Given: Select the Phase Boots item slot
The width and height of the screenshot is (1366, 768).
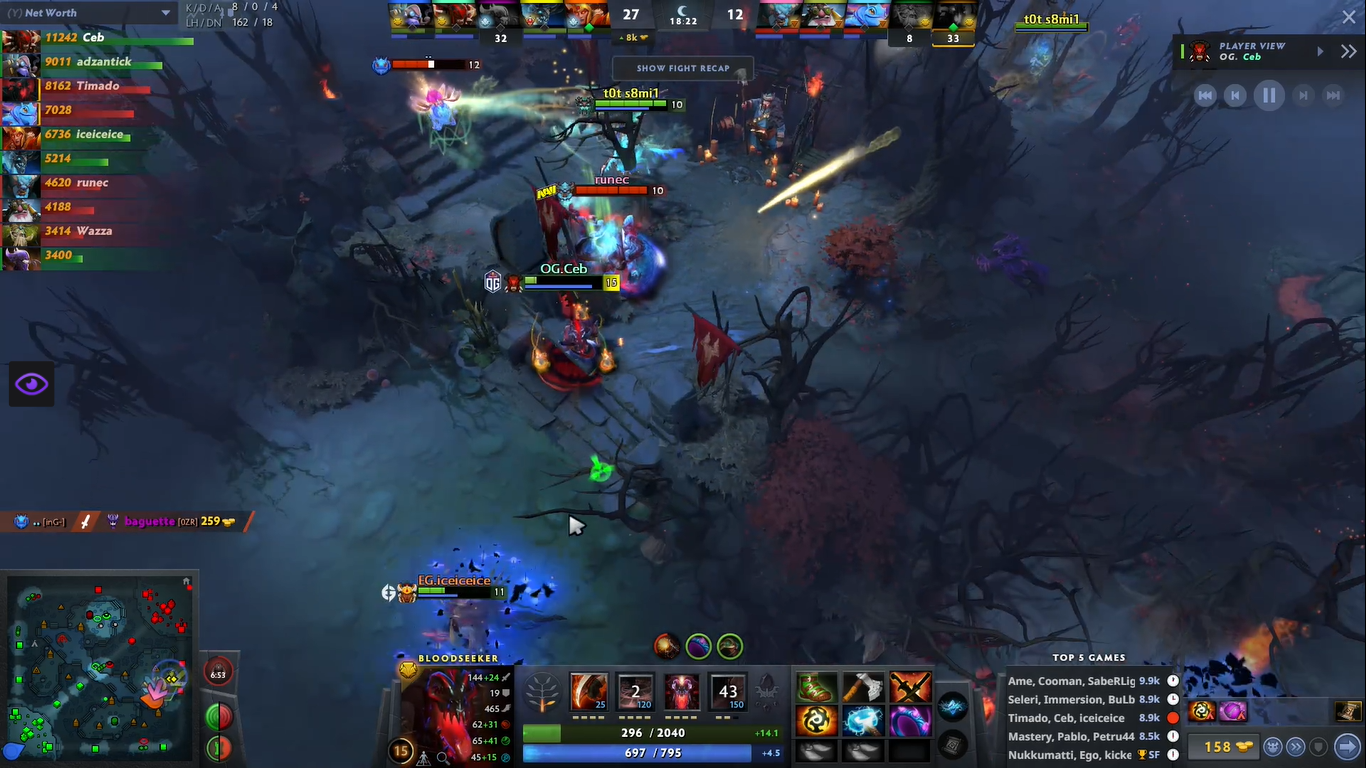Looking at the screenshot, I should tap(816, 688).
